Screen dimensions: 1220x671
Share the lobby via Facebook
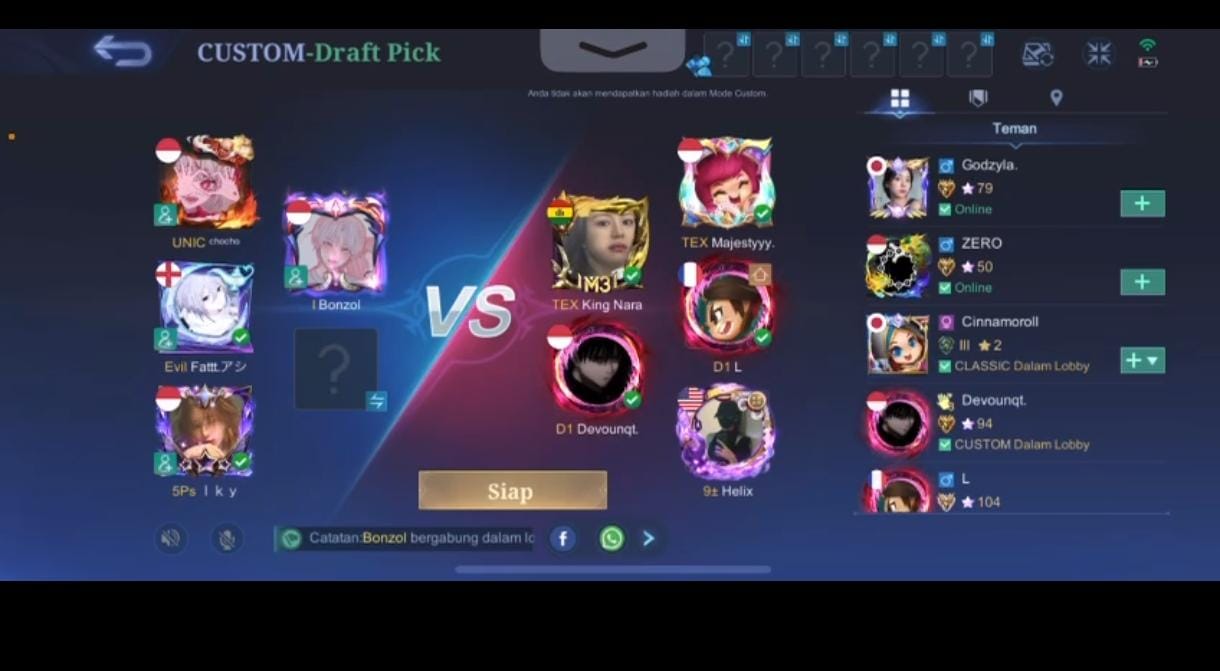coord(563,539)
